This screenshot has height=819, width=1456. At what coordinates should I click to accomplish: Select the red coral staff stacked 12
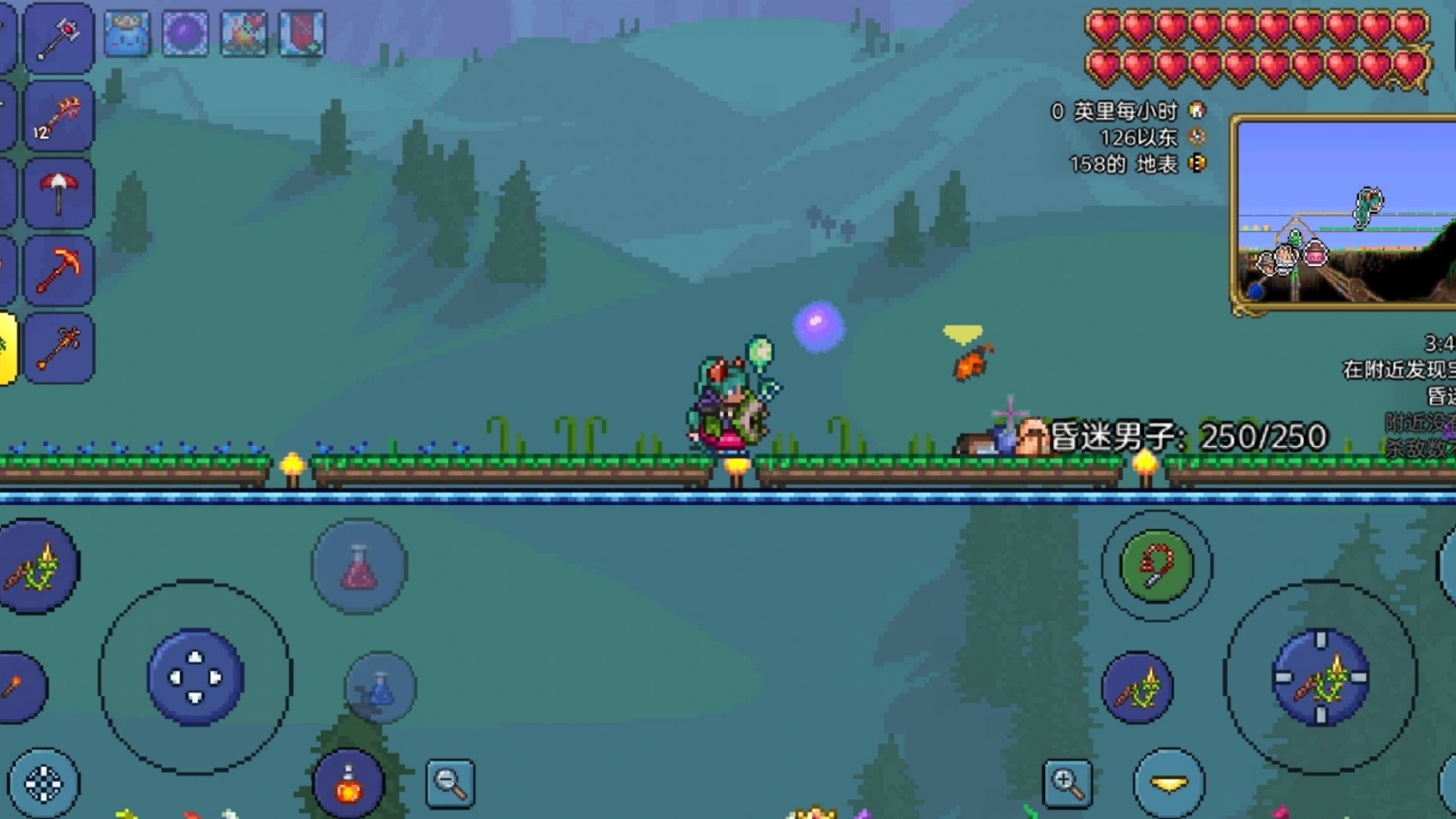tap(58, 118)
